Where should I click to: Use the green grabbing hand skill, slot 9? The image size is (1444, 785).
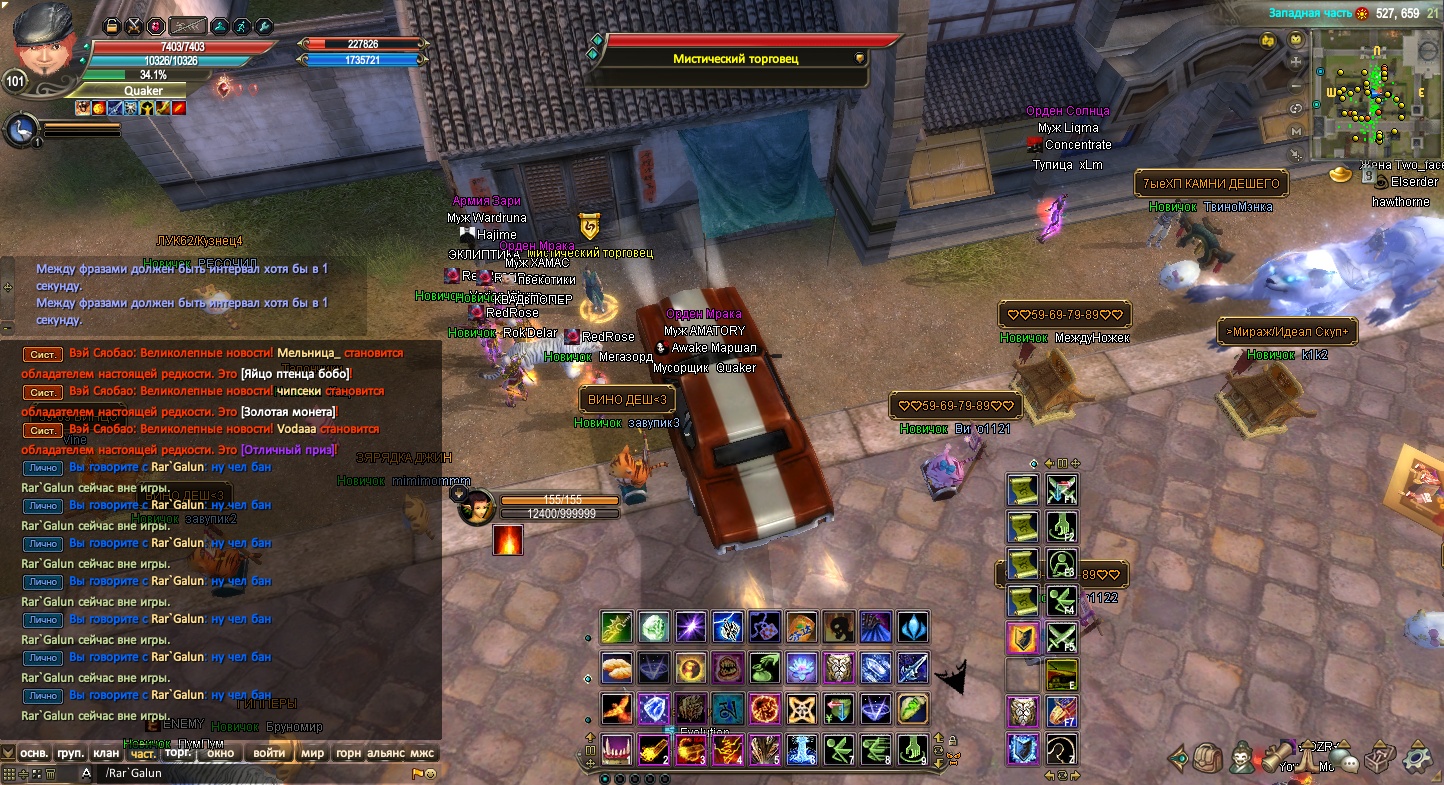(911, 749)
